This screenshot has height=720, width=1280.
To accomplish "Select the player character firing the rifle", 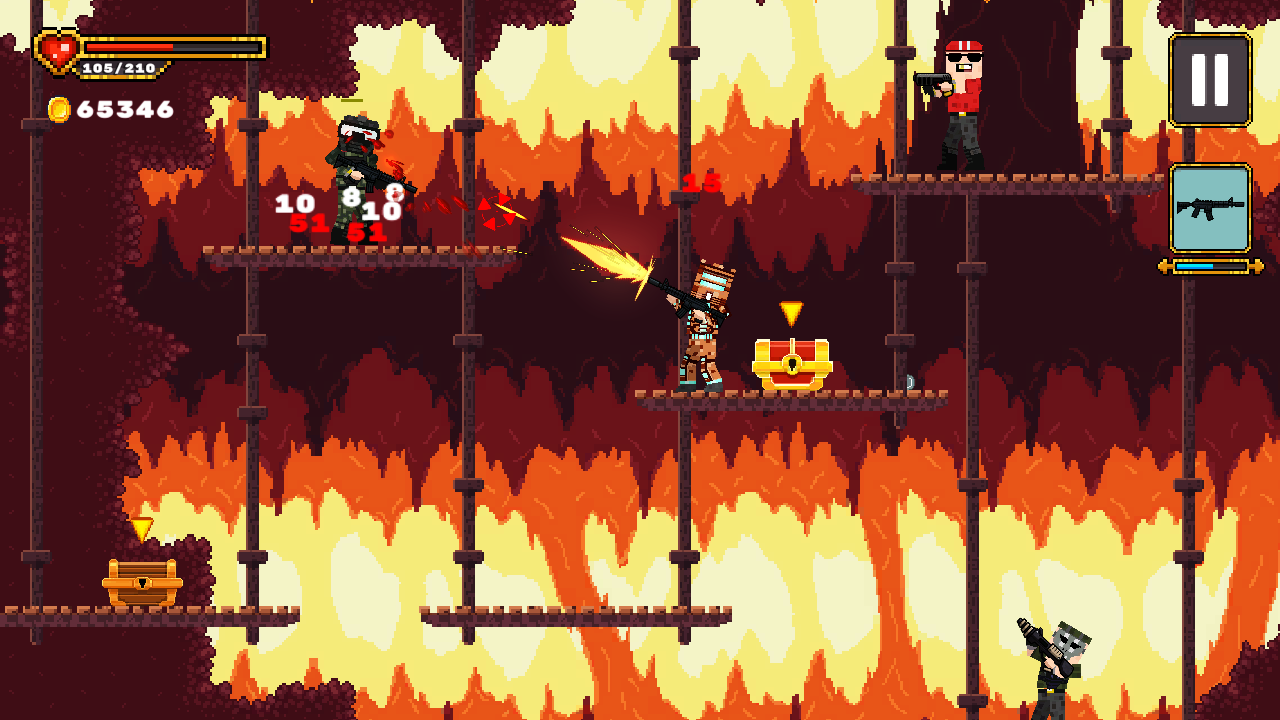I will tap(700, 330).
